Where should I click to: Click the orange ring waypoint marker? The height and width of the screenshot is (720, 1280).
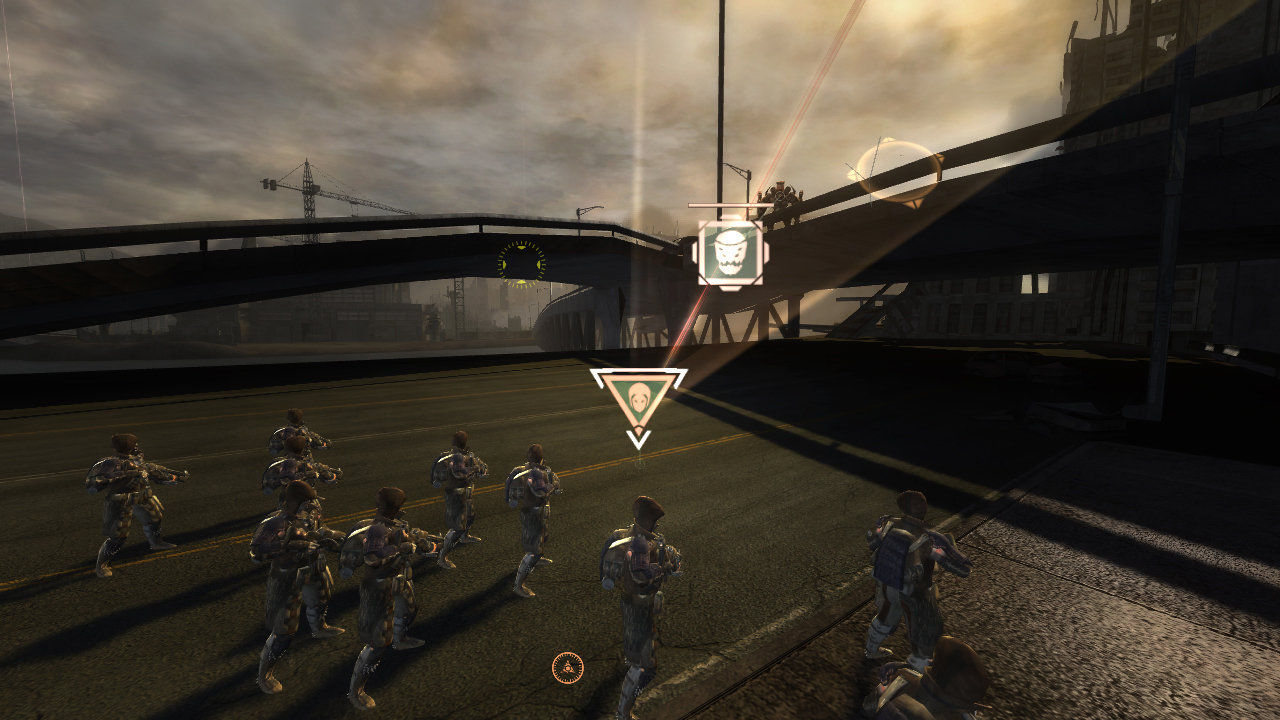click(x=899, y=172)
